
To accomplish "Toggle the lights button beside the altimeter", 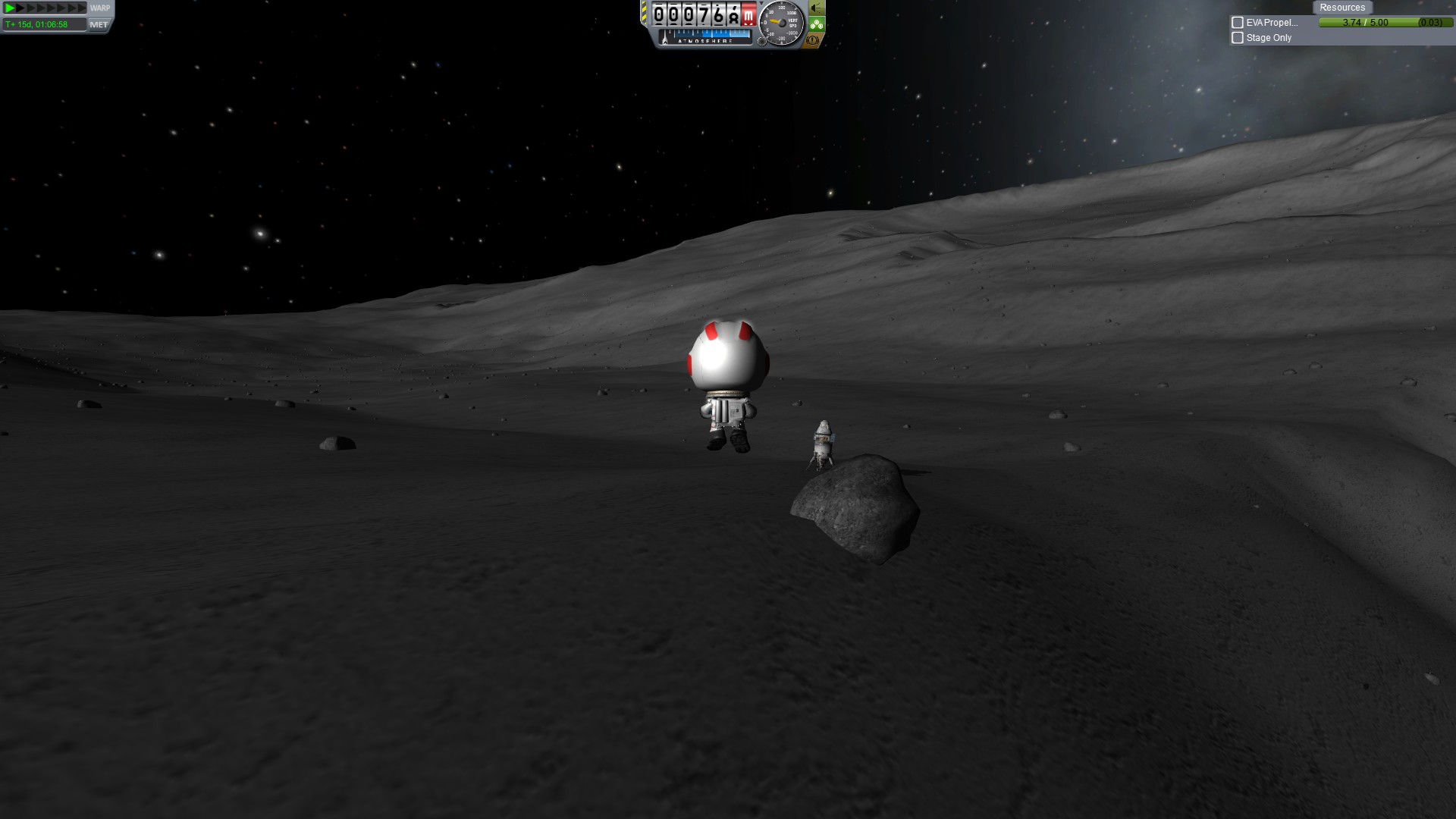I will tap(816, 8).
